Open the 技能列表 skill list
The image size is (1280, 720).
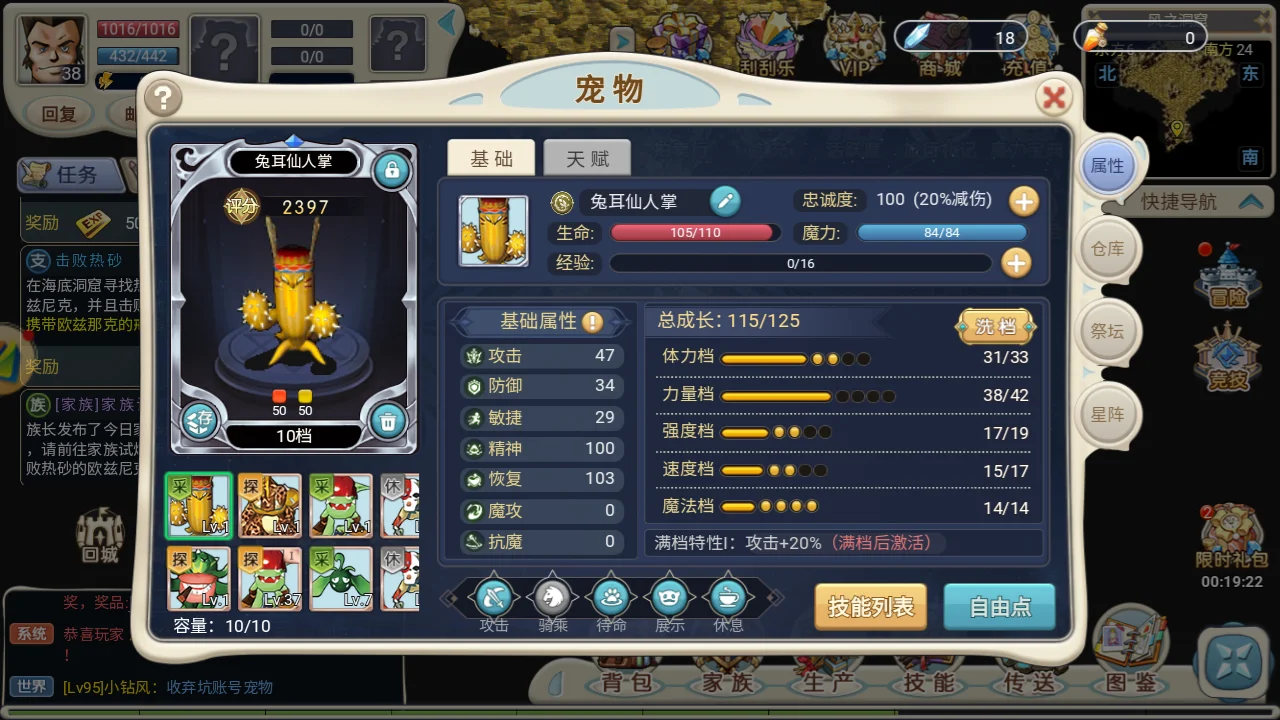870,606
